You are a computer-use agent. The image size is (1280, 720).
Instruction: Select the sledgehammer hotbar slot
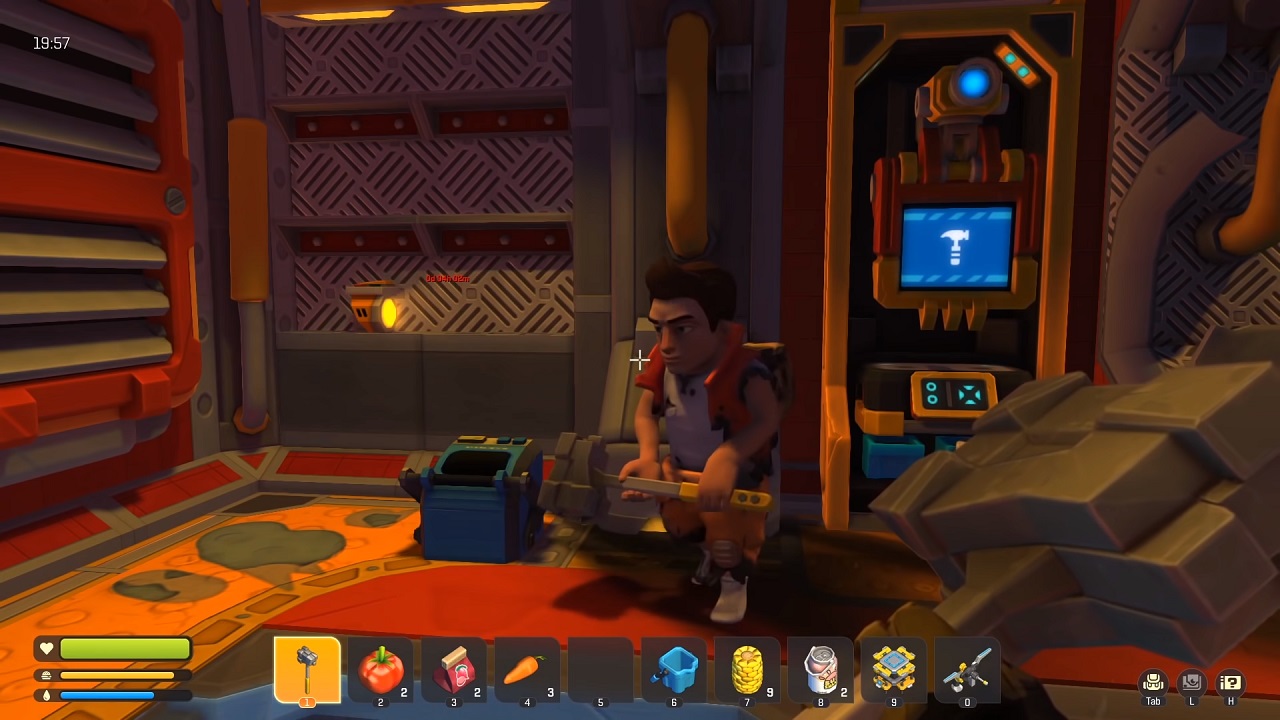(307, 669)
